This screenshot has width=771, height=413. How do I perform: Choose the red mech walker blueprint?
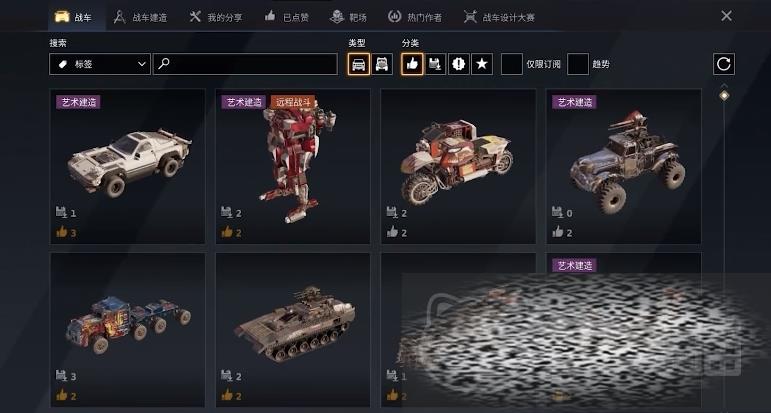point(292,165)
